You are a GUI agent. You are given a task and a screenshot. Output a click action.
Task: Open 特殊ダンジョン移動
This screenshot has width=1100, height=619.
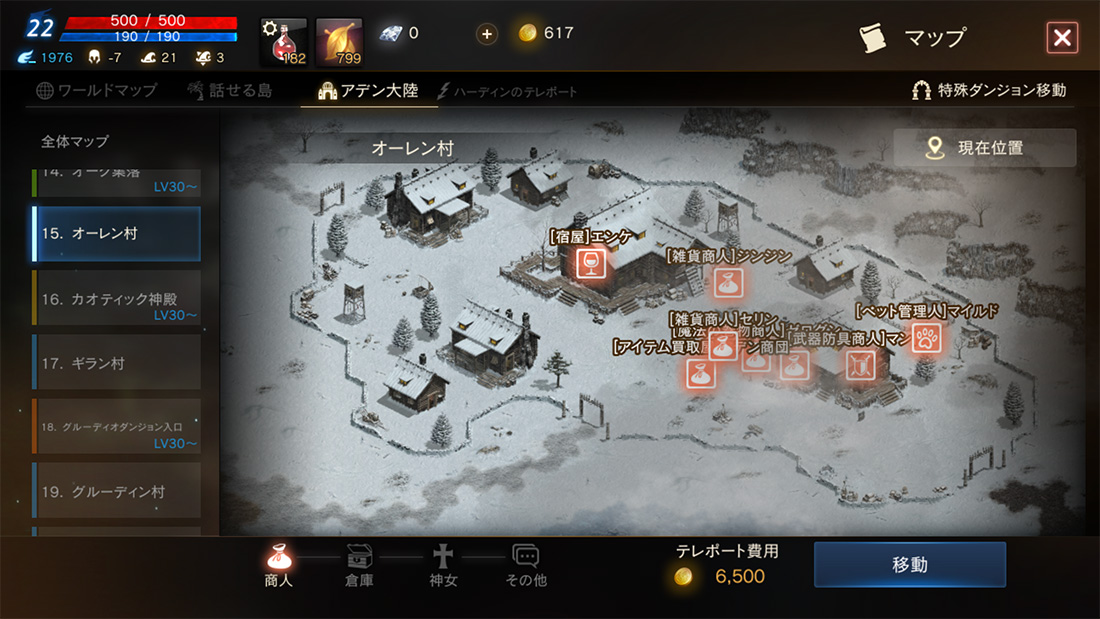coord(989,90)
